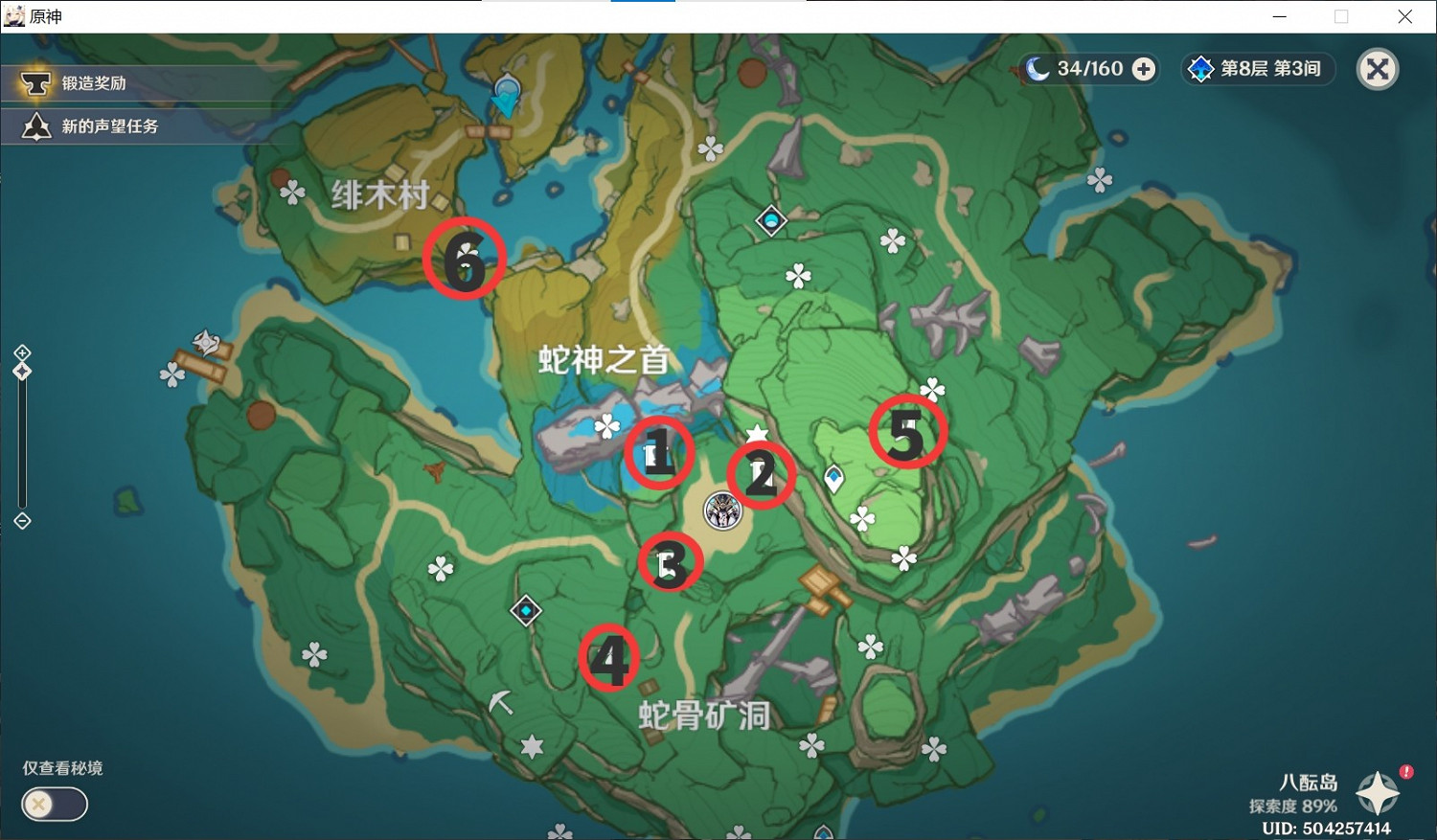
Task: Open the teleport waypoint near 蛇骨矿洞
Action: (x=525, y=610)
